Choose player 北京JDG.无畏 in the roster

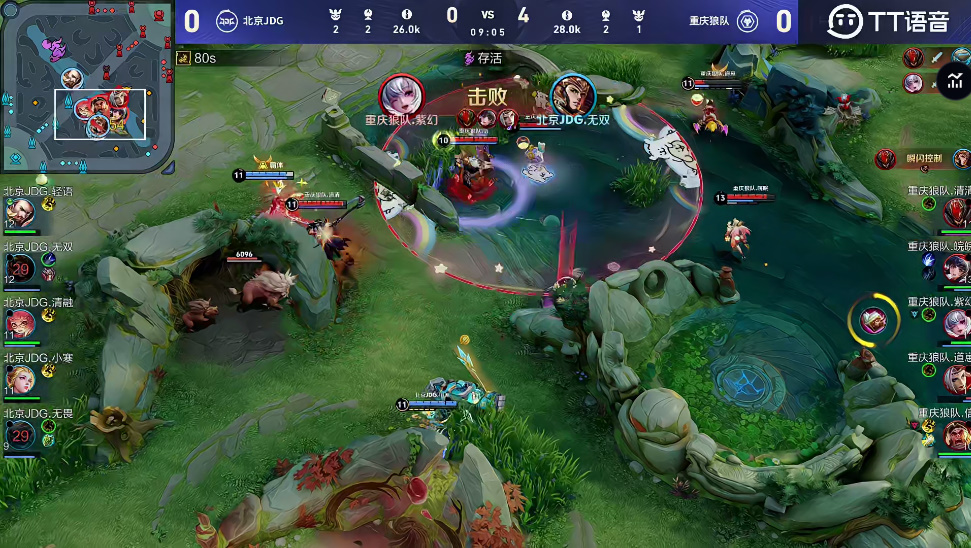point(19,433)
